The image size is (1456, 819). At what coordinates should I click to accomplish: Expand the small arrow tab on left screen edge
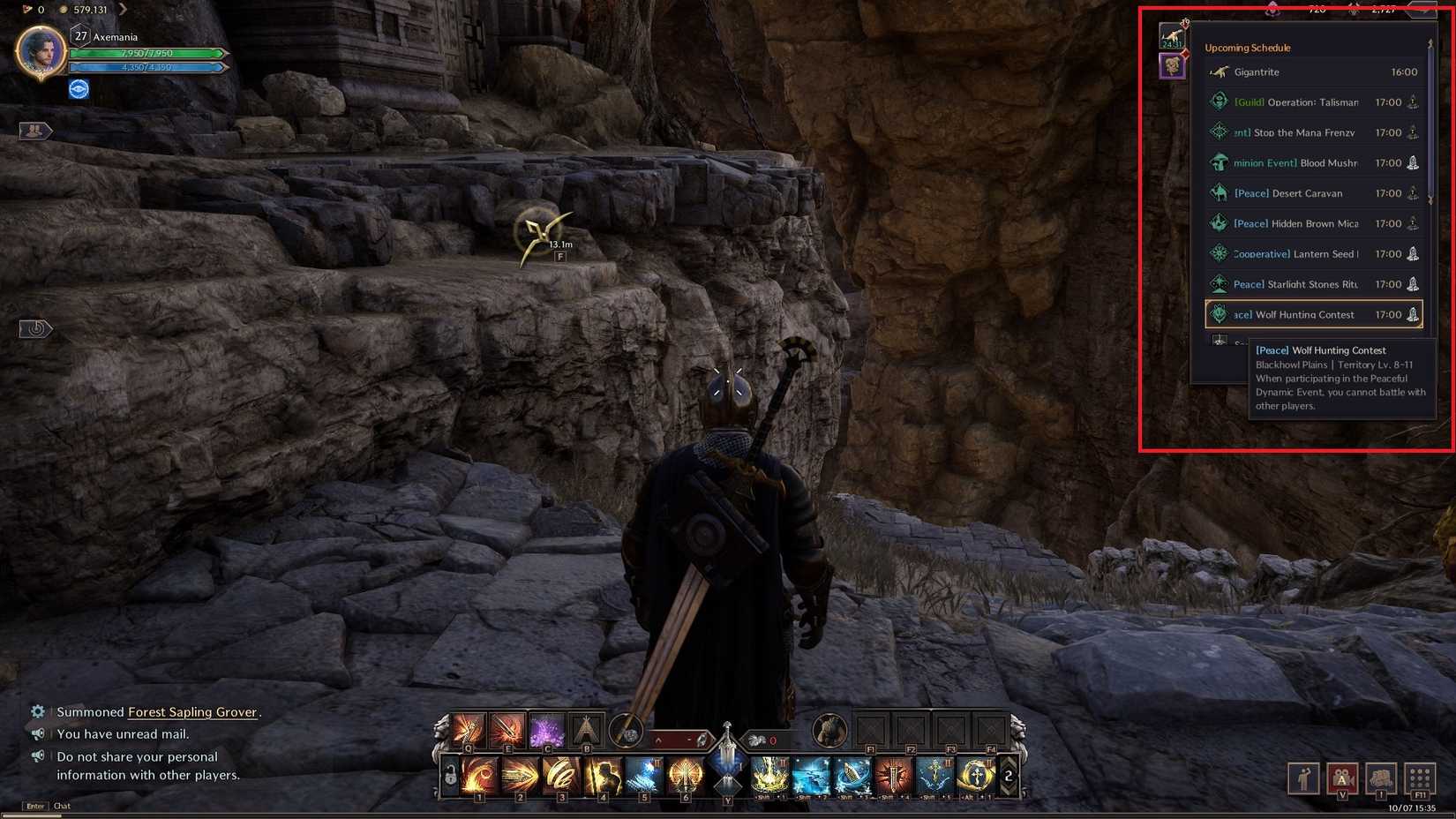[36, 327]
